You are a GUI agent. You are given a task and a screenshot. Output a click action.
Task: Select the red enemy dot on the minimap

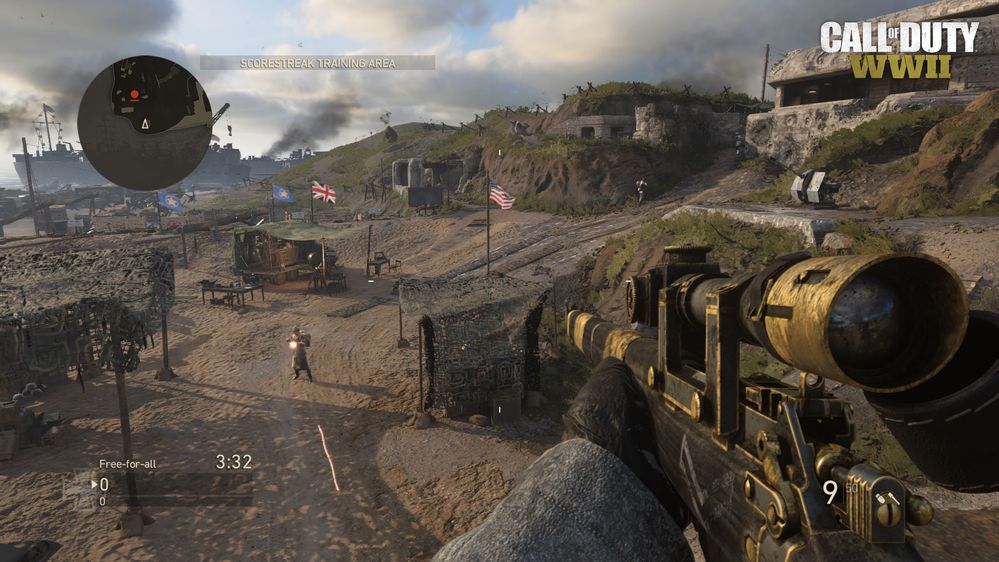point(133,95)
